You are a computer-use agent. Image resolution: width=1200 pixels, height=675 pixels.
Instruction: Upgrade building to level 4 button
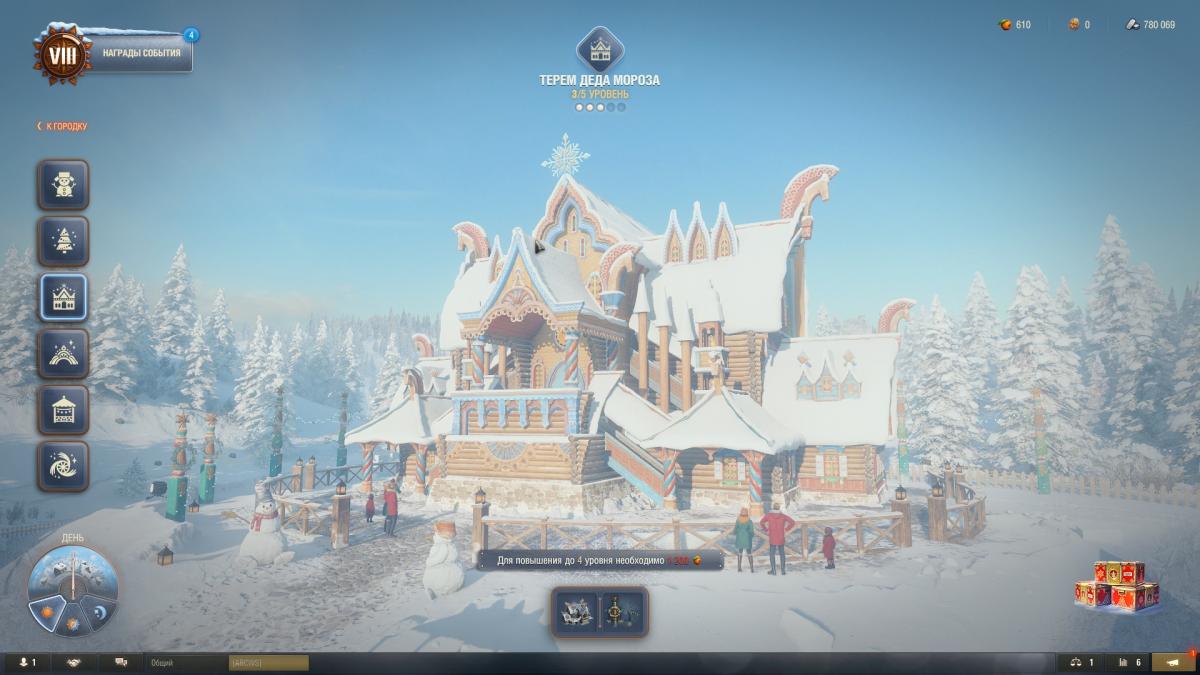pyautogui.click(x=600, y=561)
